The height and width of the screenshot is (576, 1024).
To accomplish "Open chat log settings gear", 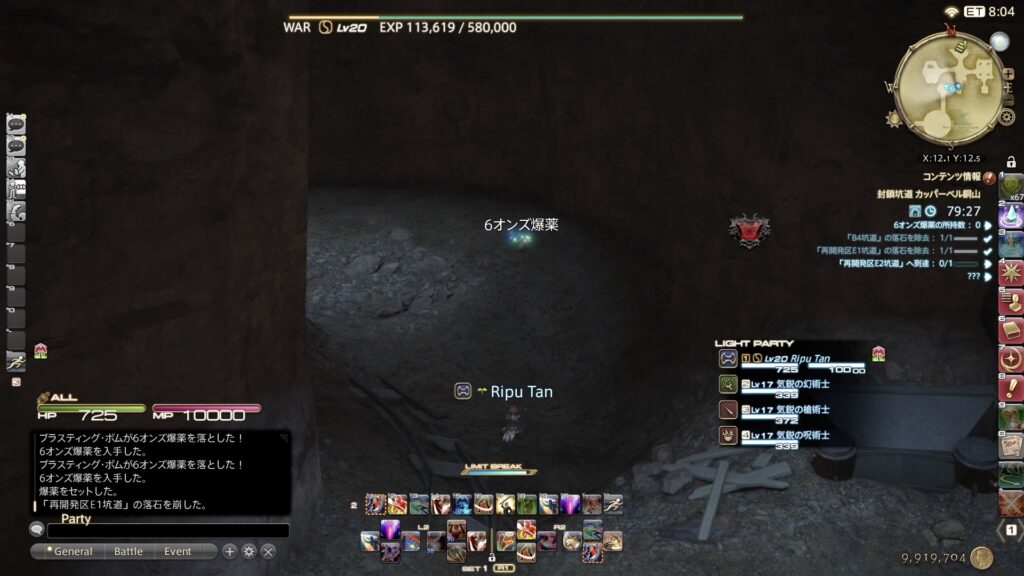I will click(x=249, y=551).
